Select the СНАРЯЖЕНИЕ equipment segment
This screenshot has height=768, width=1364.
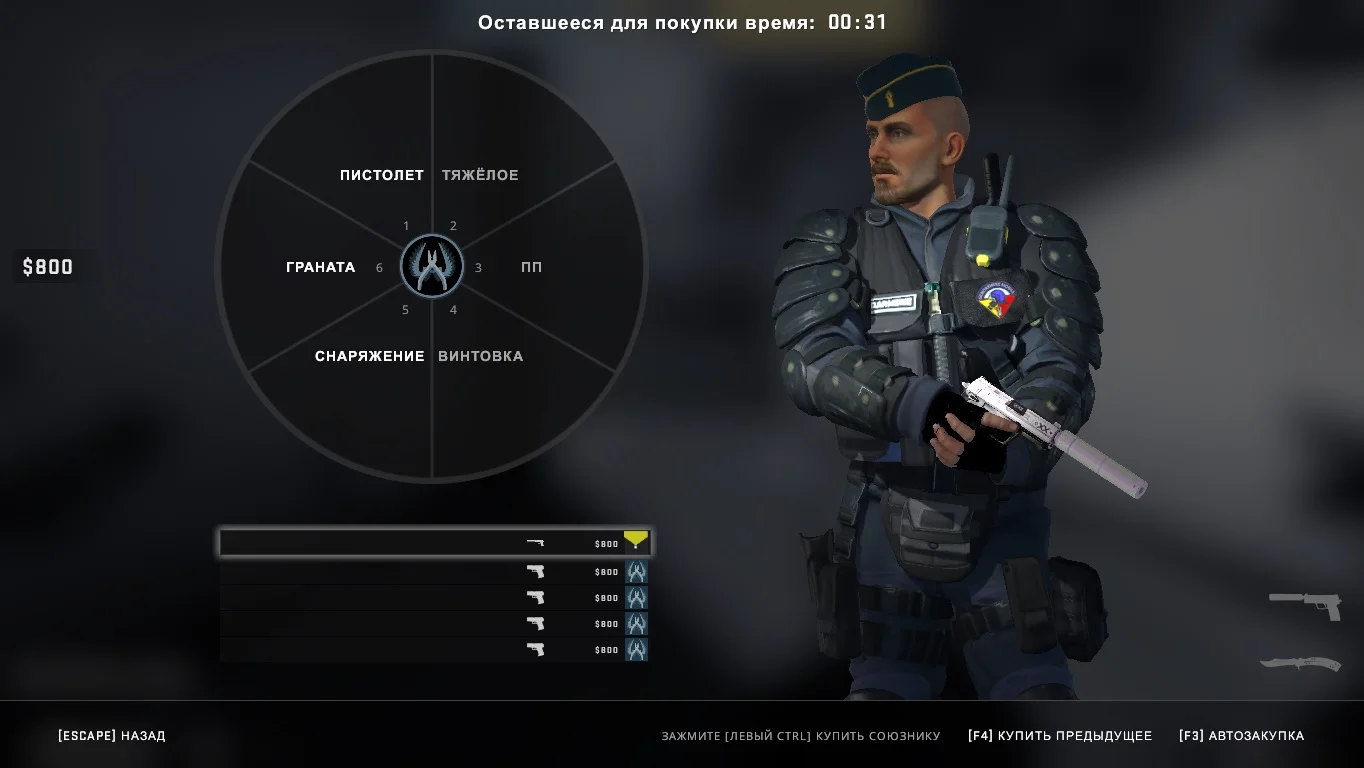369,356
